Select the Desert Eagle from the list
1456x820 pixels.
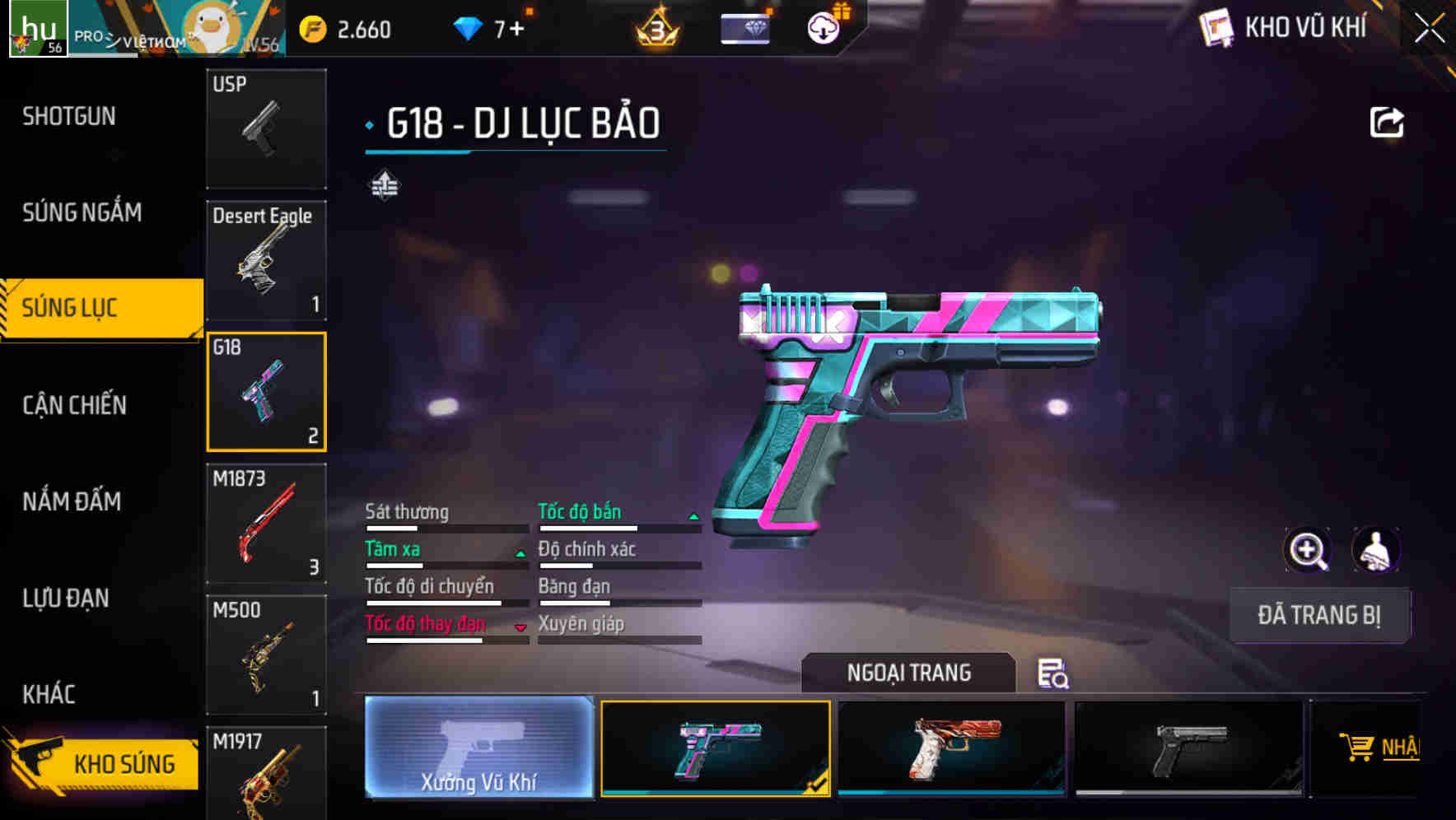coord(266,259)
